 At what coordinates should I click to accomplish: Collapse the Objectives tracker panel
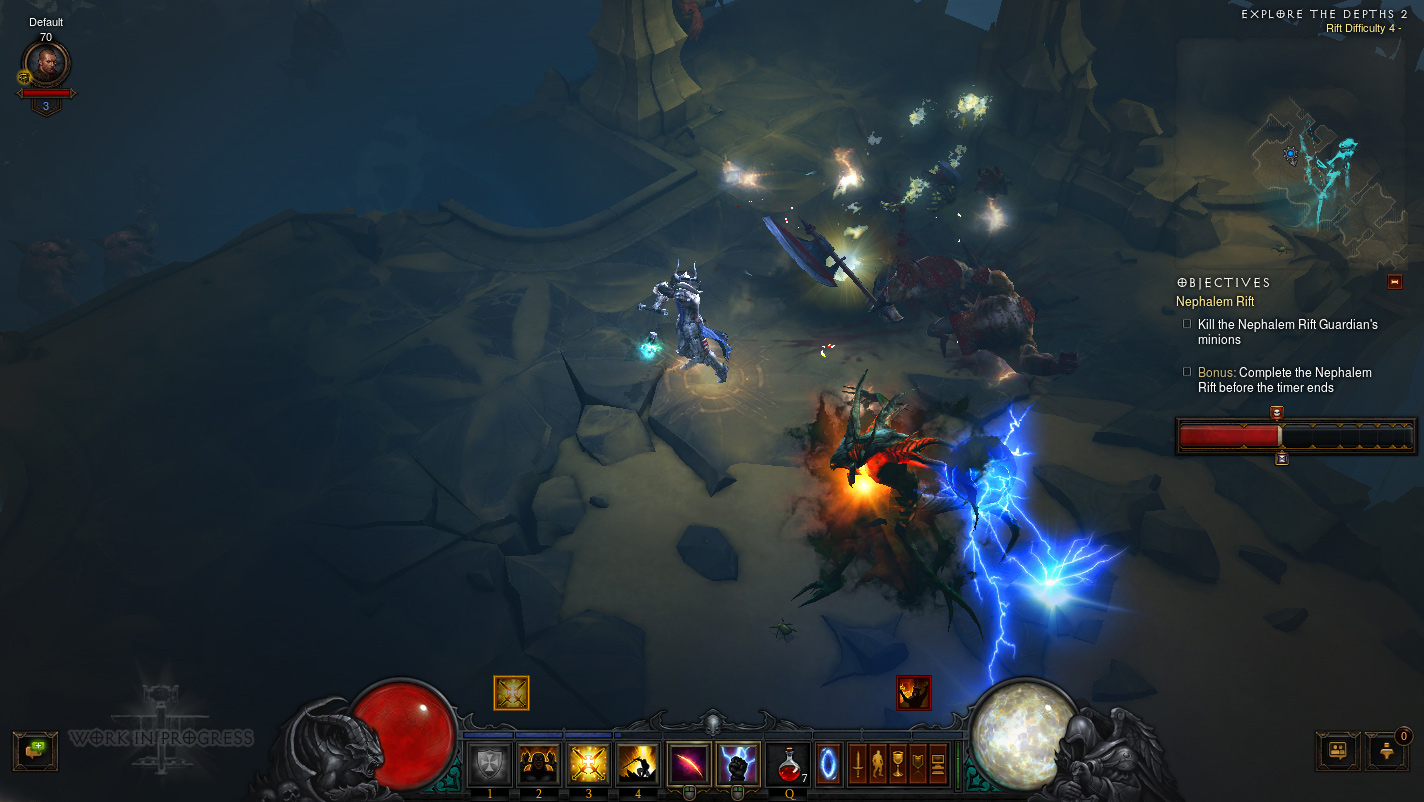(1395, 282)
